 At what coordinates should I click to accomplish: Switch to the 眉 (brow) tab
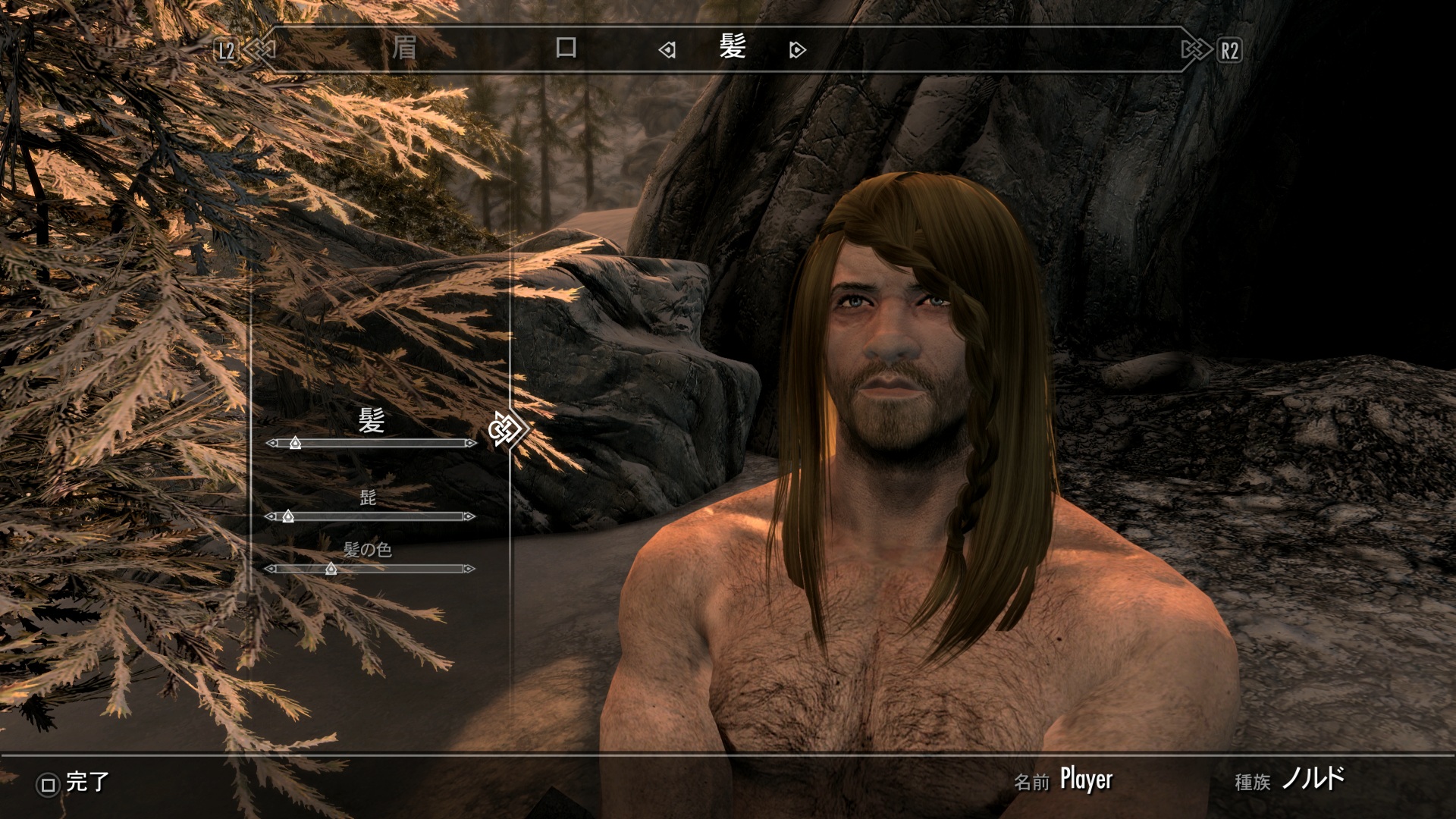tap(404, 49)
